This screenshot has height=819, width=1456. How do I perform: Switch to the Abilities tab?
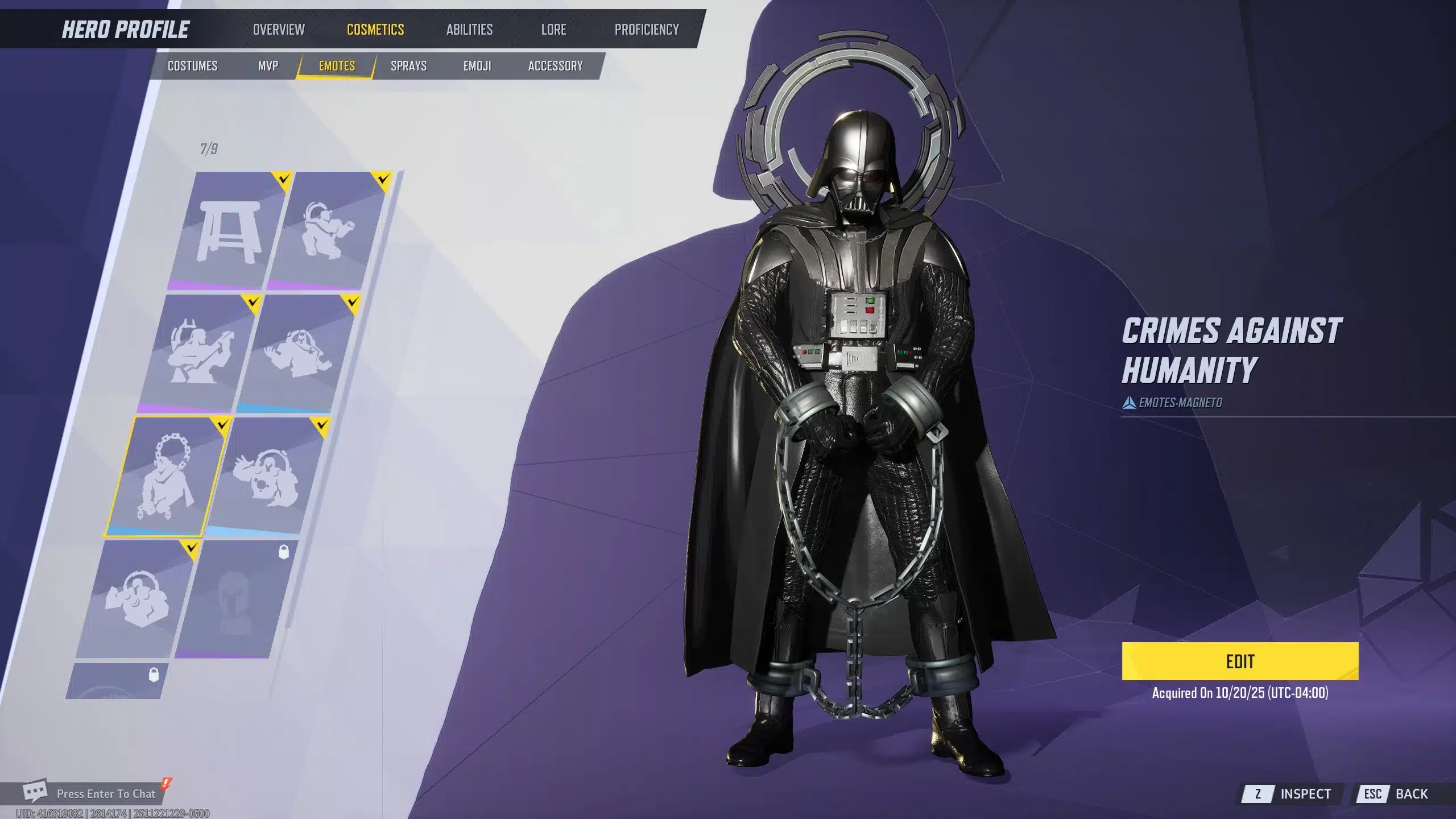click(469, 30)
